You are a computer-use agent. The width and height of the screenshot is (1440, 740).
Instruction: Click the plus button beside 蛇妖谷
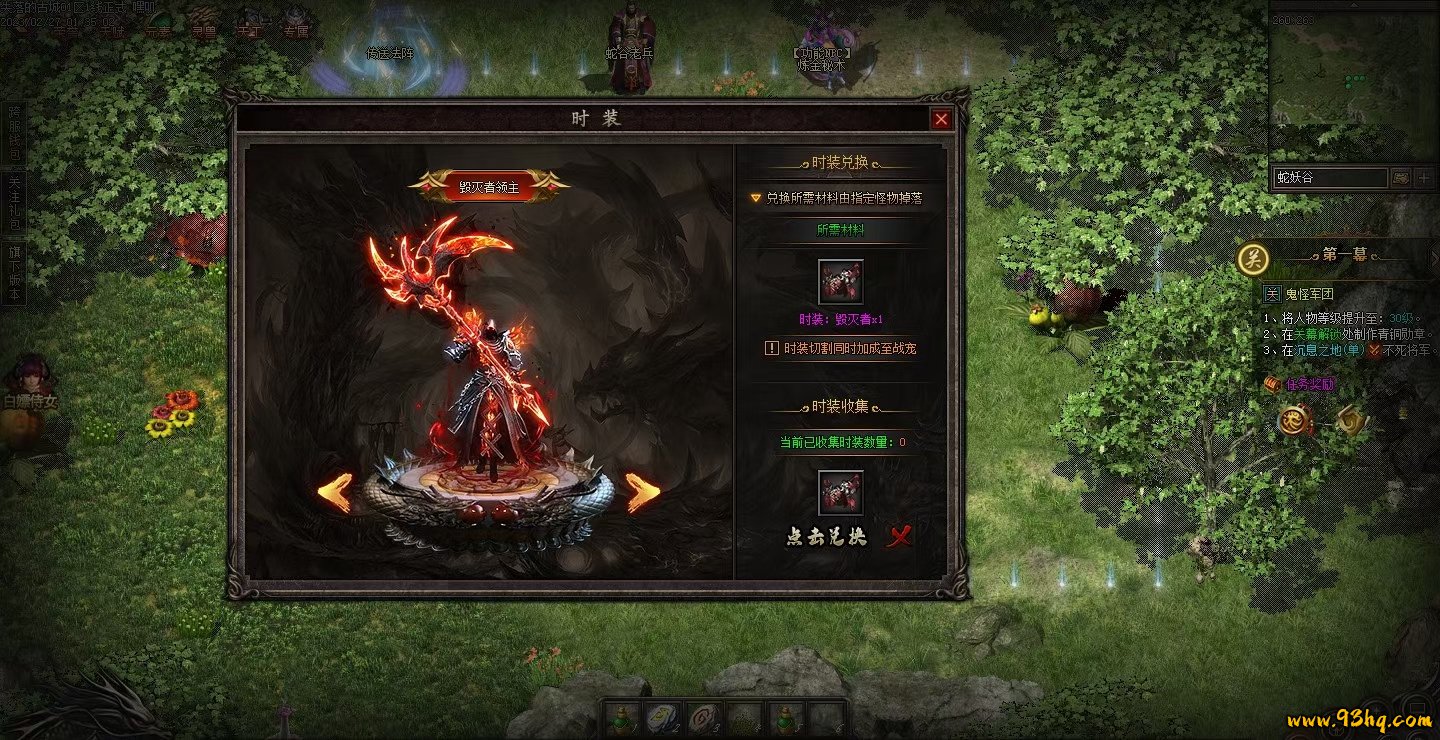(x=1426, y=178)
